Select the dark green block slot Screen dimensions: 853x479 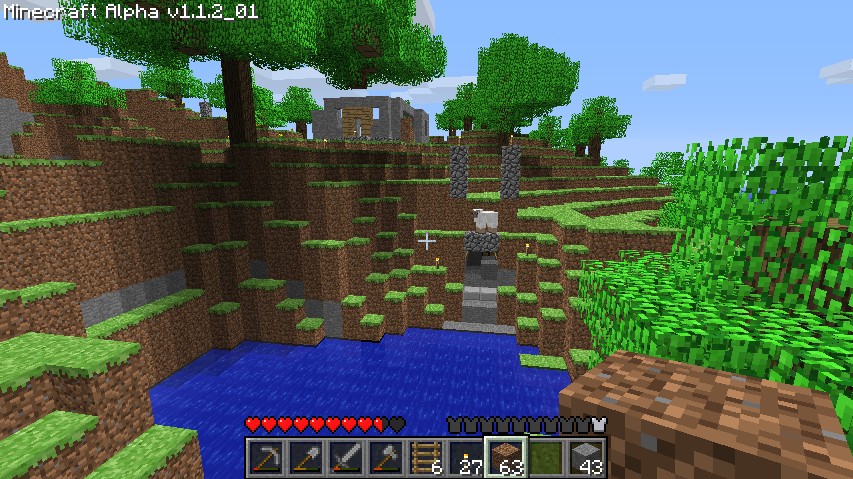tap(545, 458)
